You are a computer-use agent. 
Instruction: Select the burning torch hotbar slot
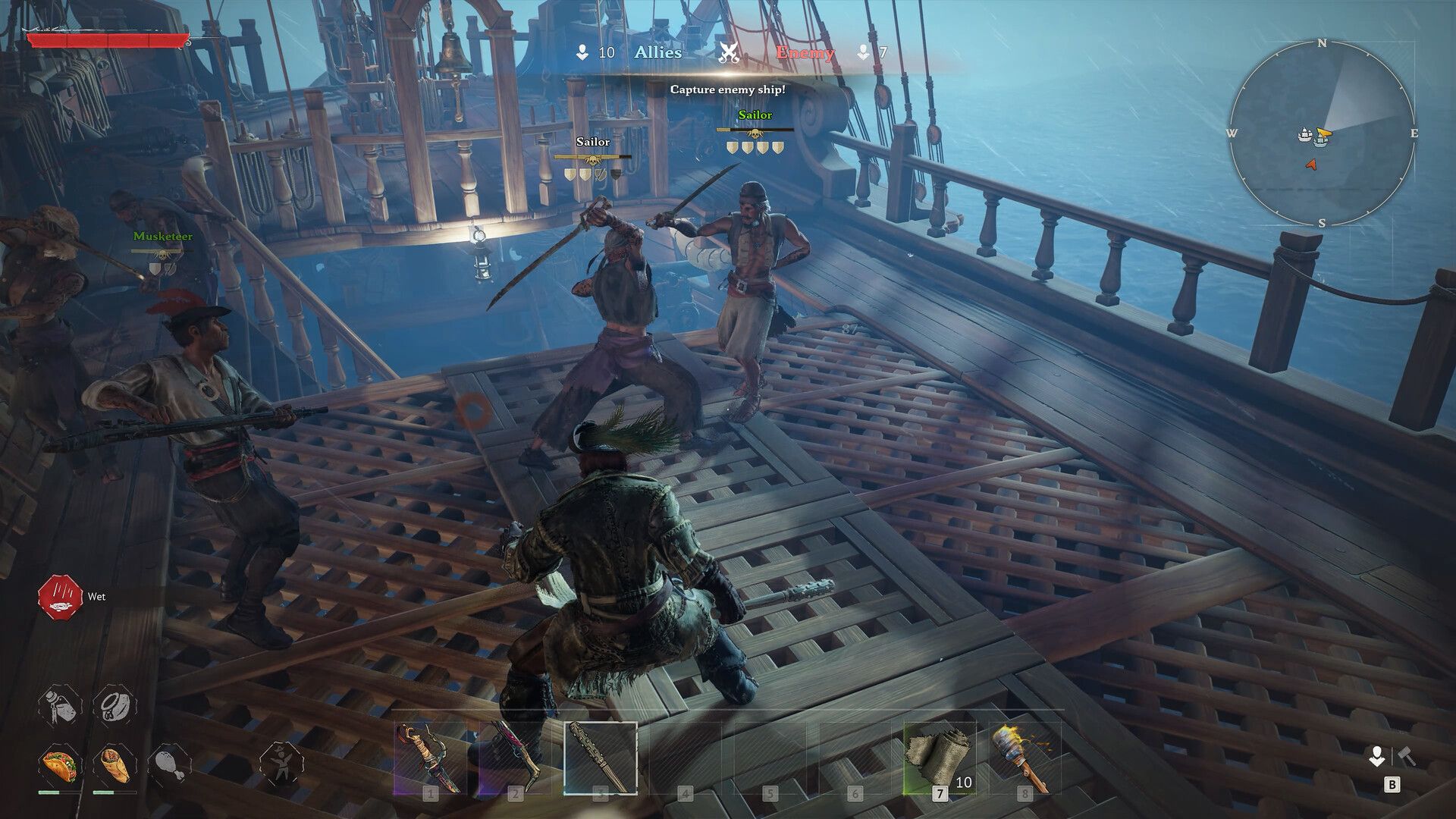(x=1025, y=758)
